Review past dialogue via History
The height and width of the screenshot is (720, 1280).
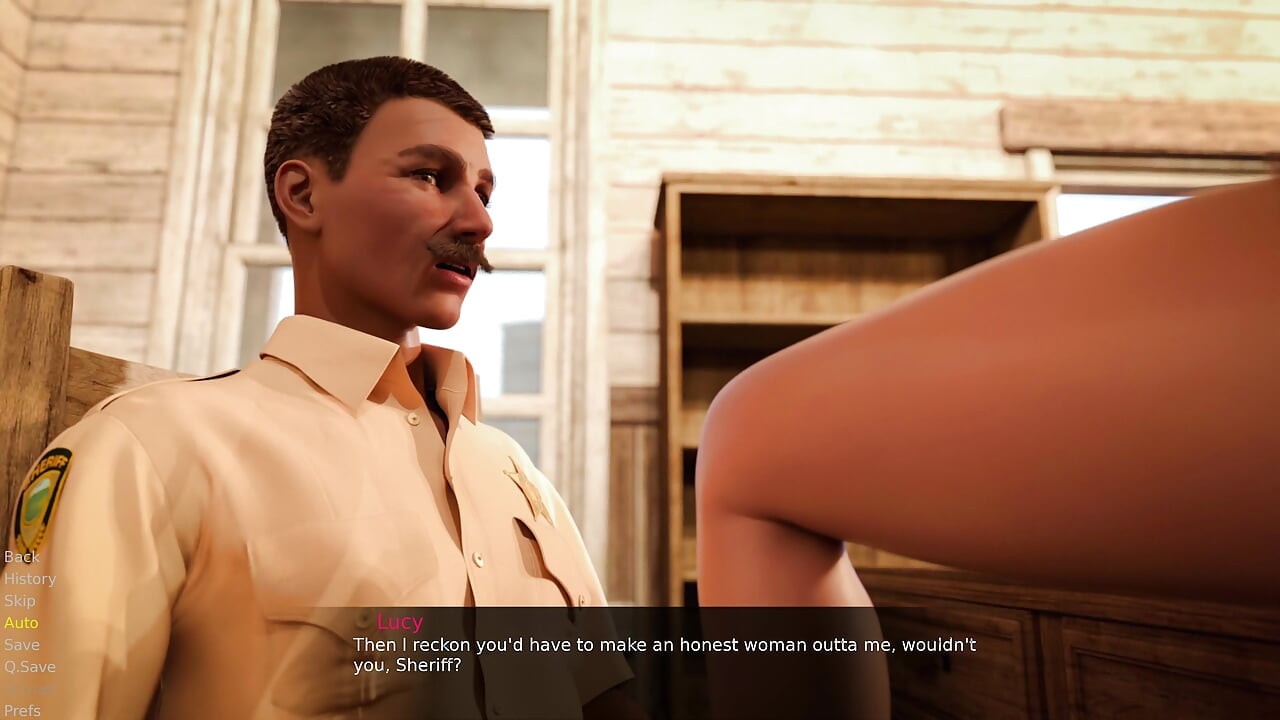[30, 579]
